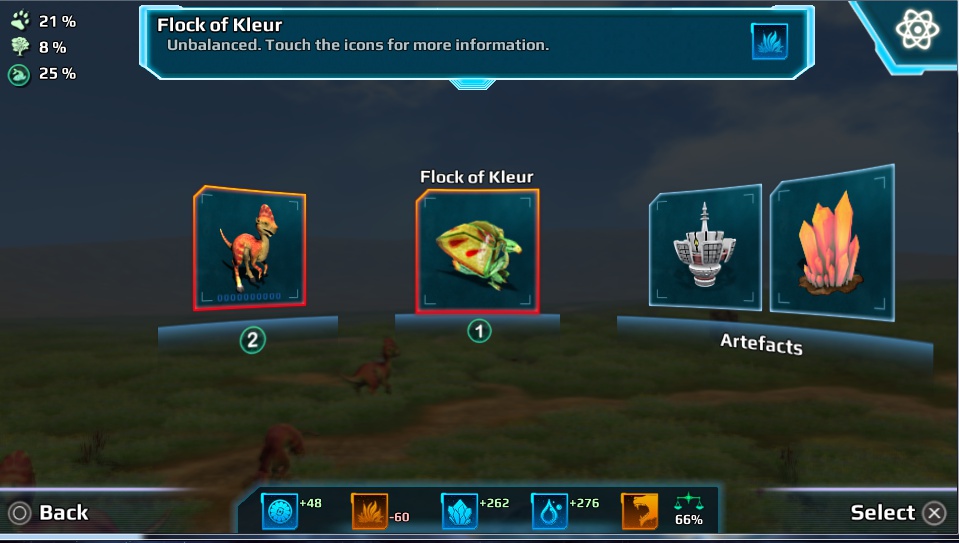Viewport: 959px width, 543px height.
Task: Open the space station artefact panel
Action: pyautogui.click(x=705, y=246)
